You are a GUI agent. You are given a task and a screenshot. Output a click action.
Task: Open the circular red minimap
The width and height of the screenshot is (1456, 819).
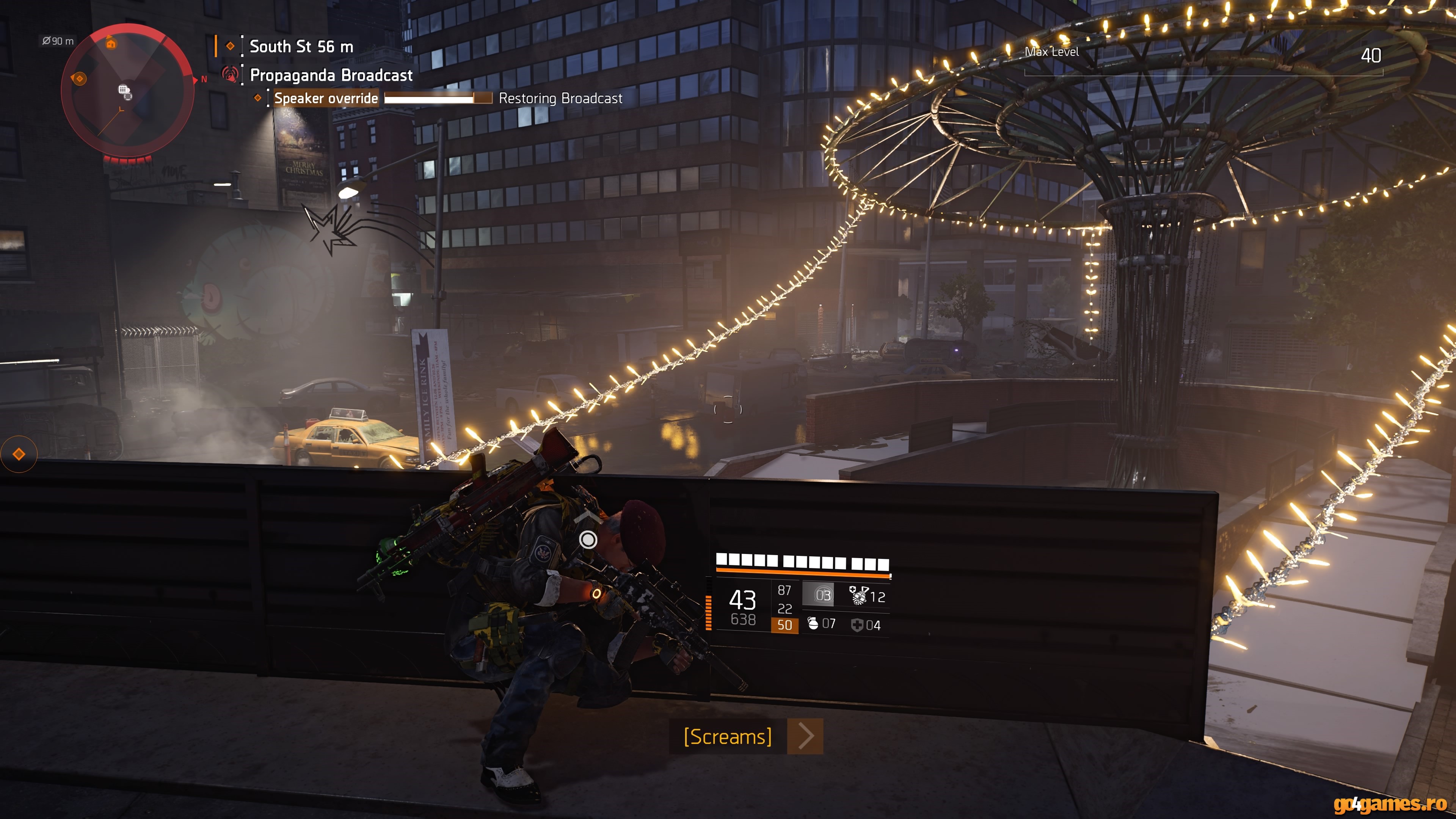click(128, 91)
